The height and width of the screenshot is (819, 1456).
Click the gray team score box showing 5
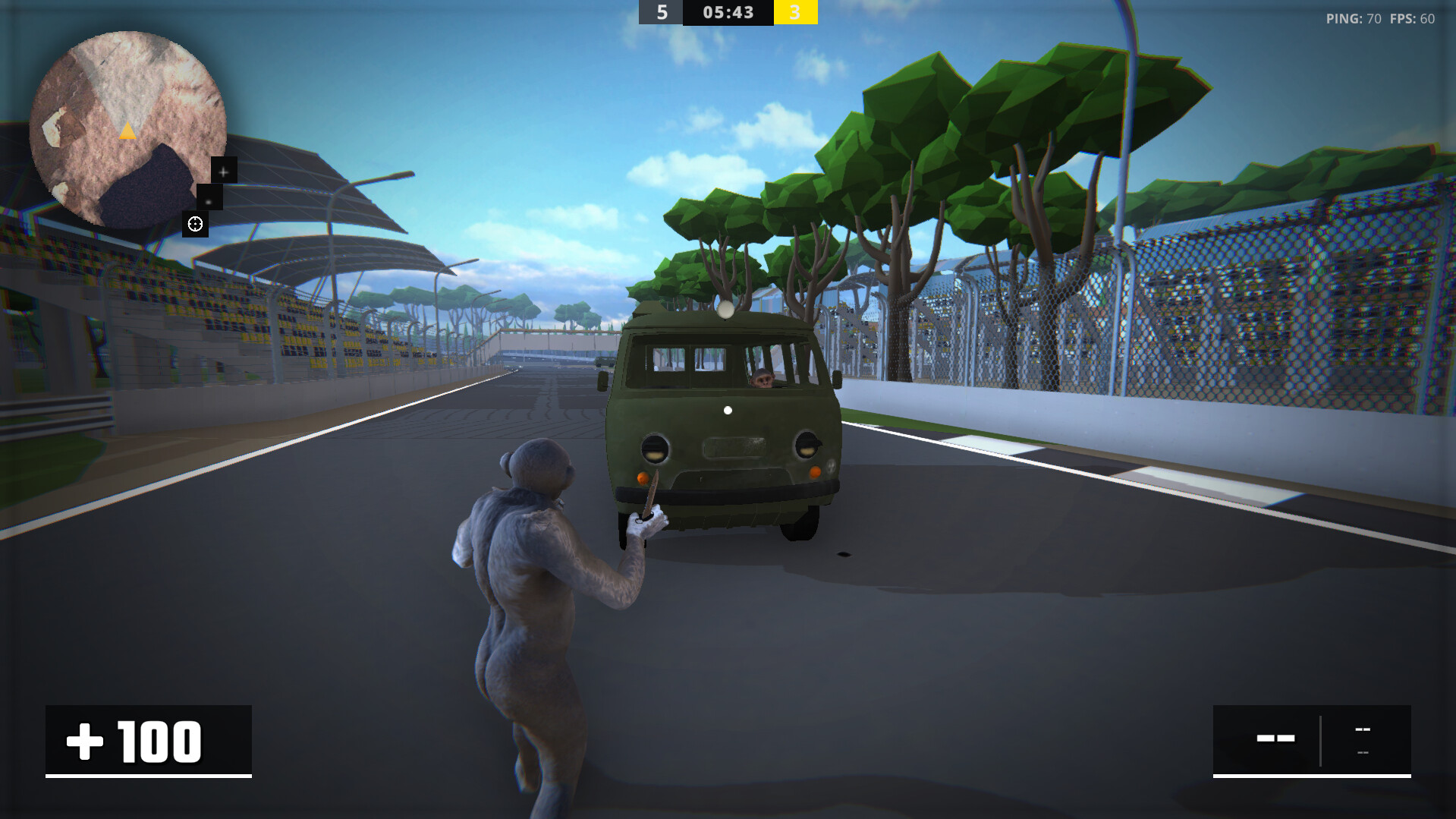[661, 13]
